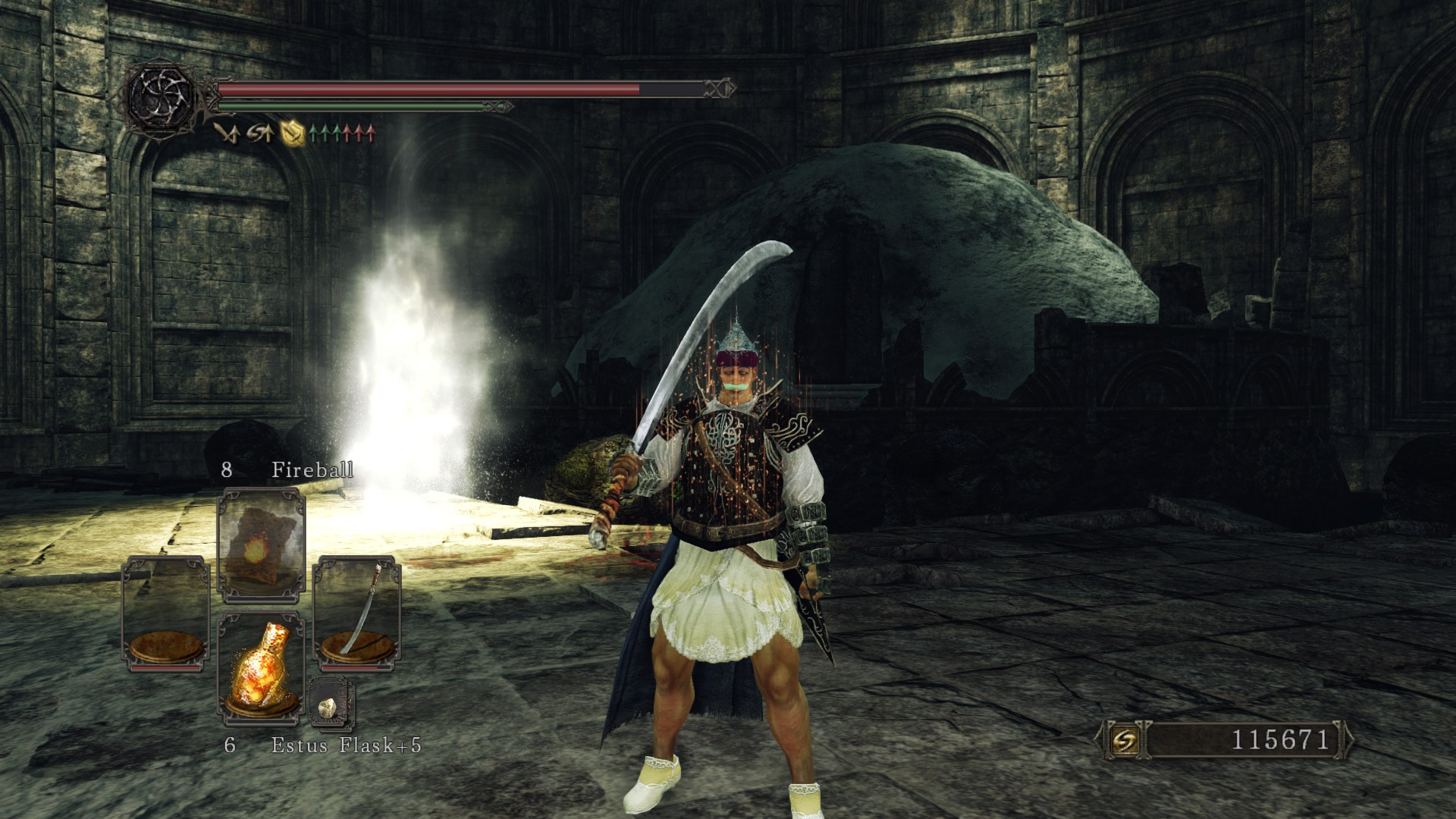Select the curved sword weapon slot

[357, 613]
